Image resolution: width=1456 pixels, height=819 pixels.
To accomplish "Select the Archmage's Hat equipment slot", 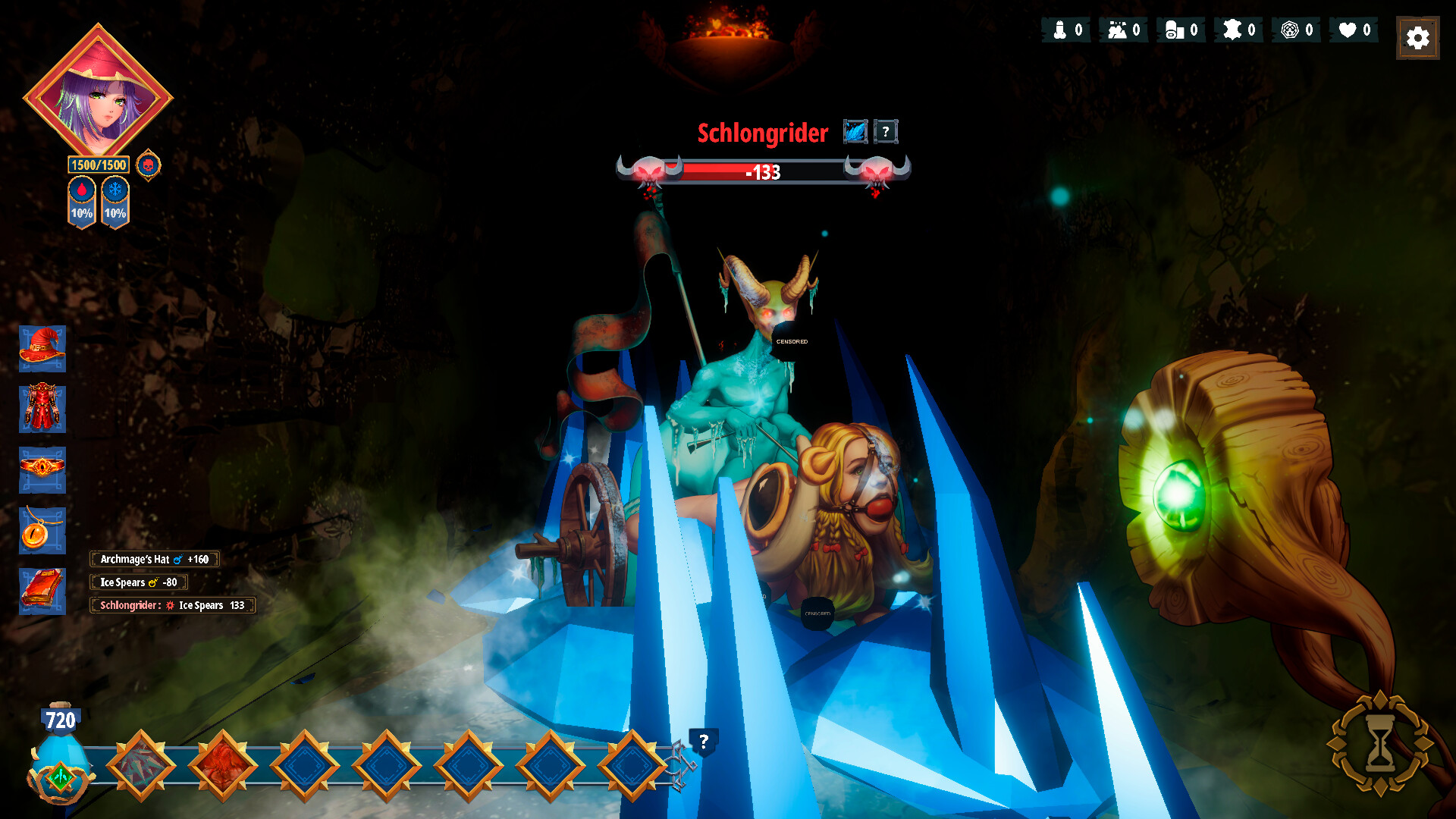I will click(x=42, y=350).
